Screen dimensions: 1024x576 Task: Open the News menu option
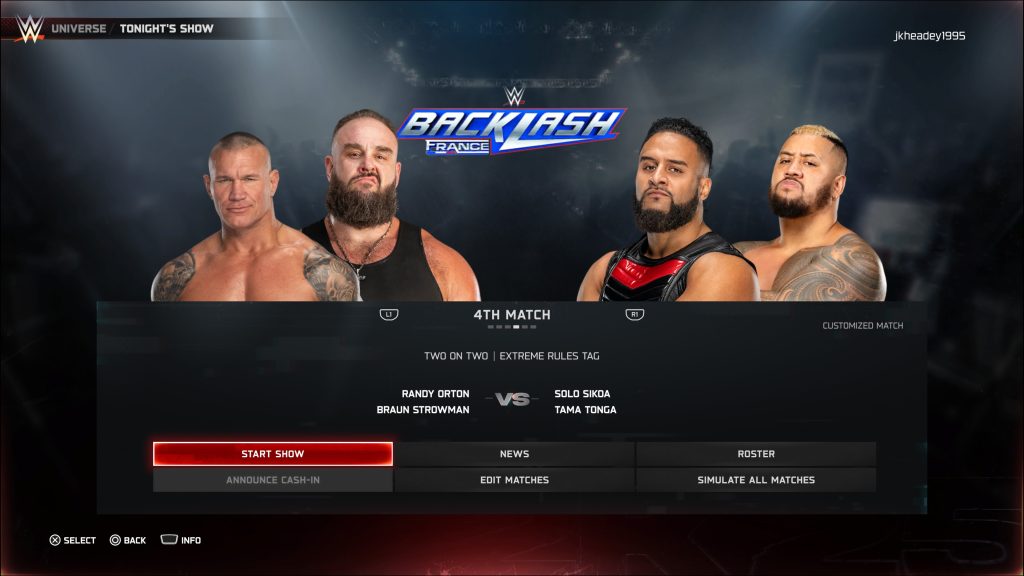pos(514,454)
